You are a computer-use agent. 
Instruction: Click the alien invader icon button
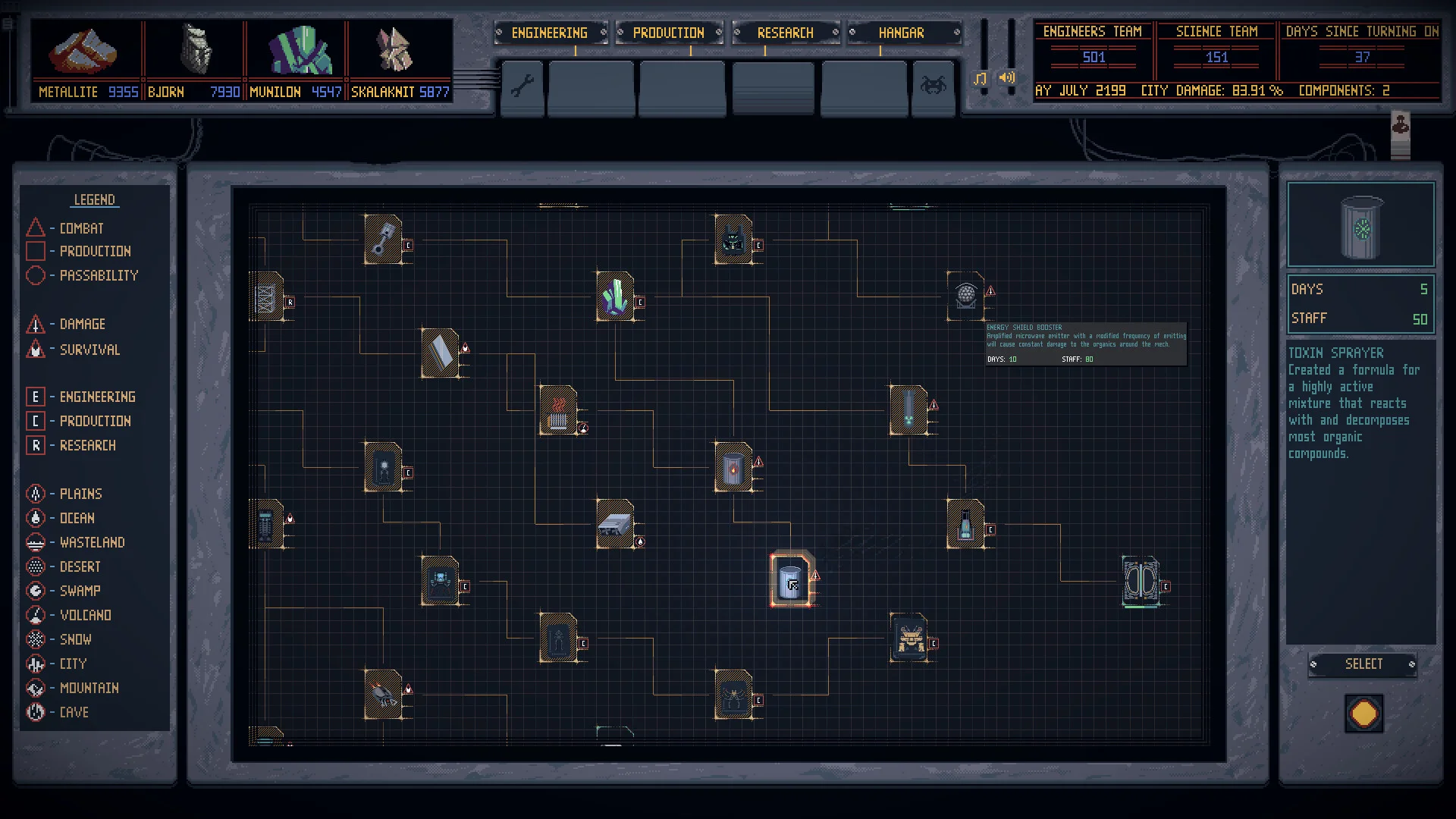click(933, 86)
